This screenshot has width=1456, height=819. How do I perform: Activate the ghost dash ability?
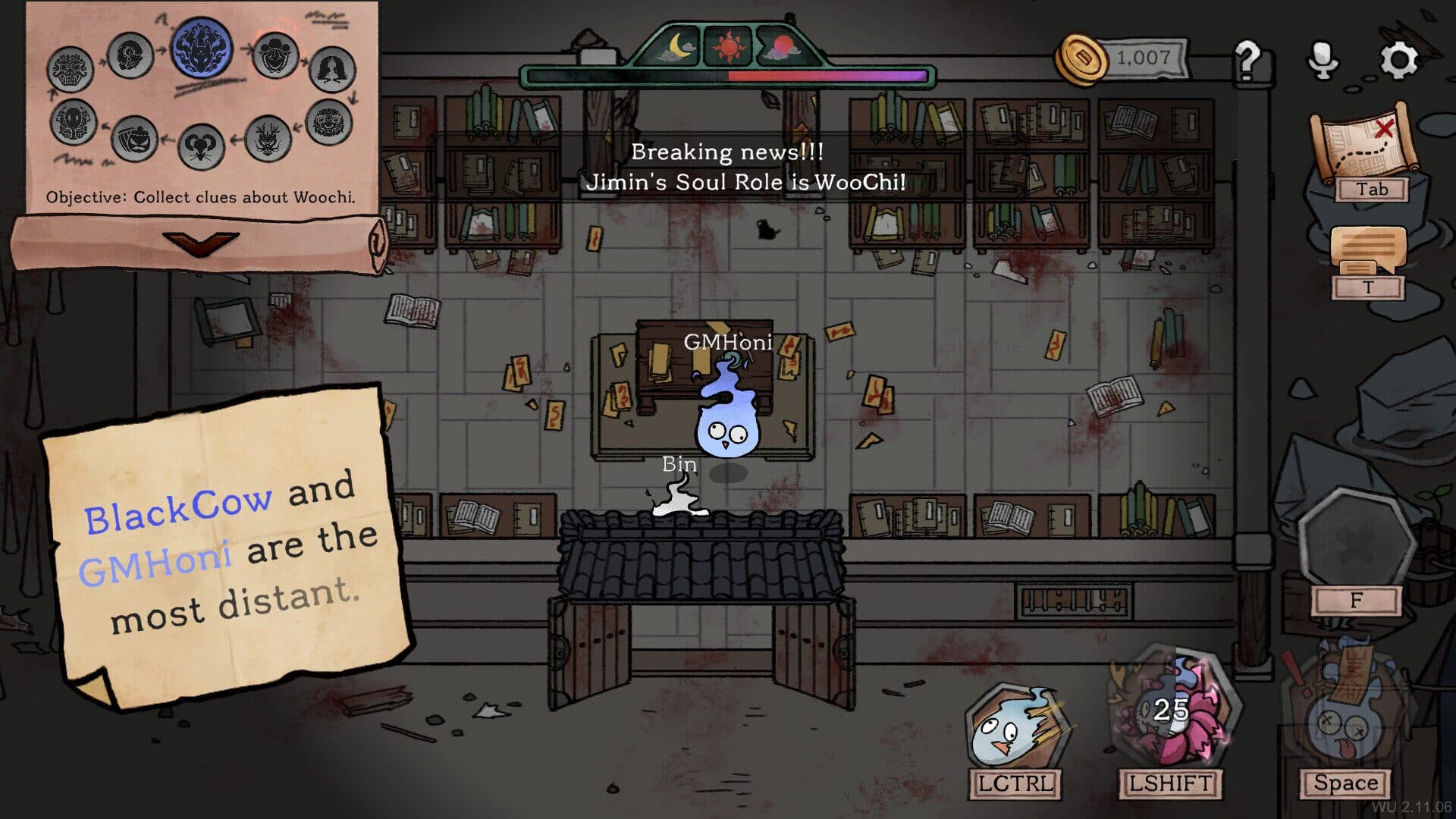1014,730
